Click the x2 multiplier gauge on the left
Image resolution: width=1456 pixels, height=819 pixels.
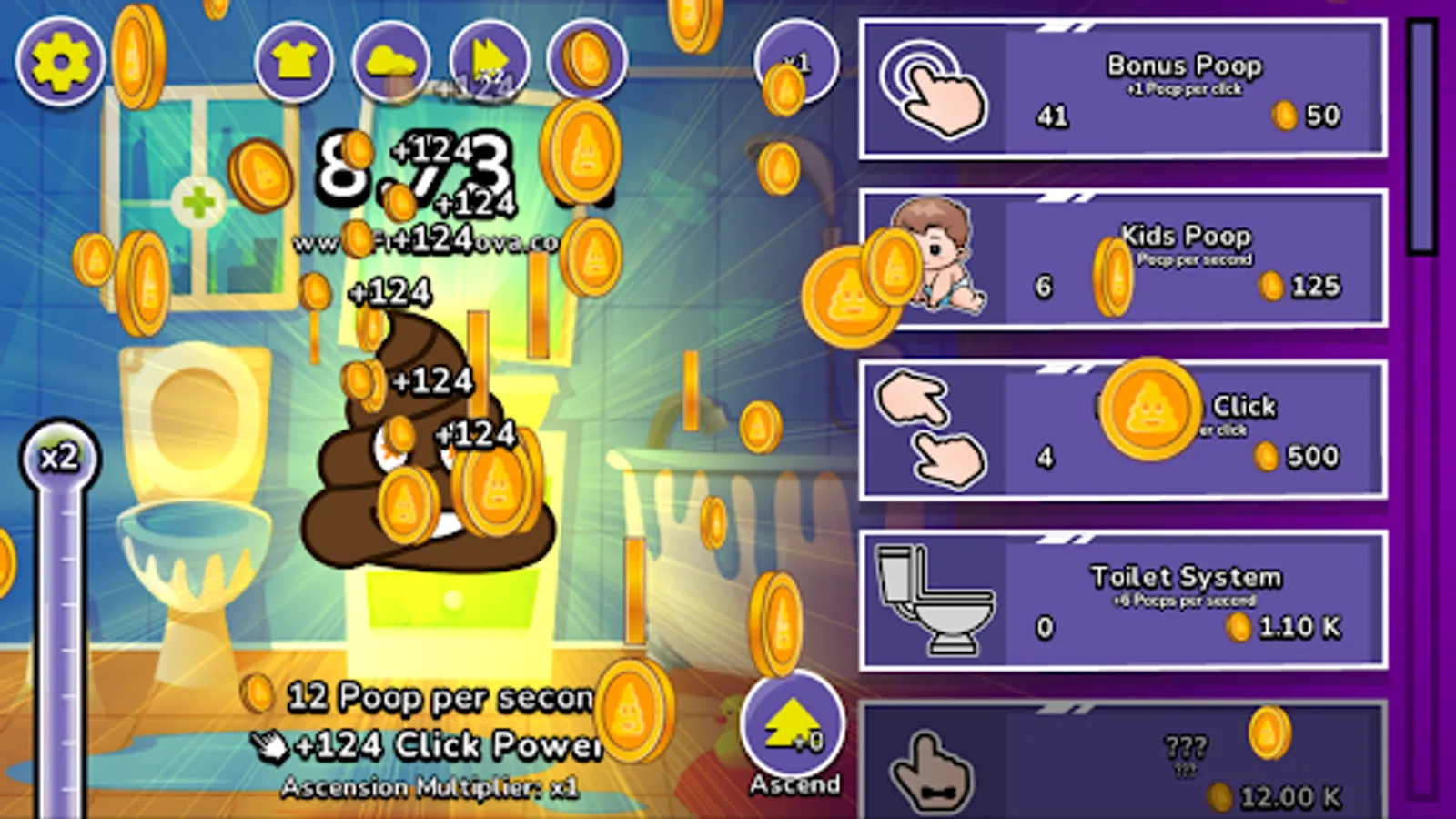[62, 458]
